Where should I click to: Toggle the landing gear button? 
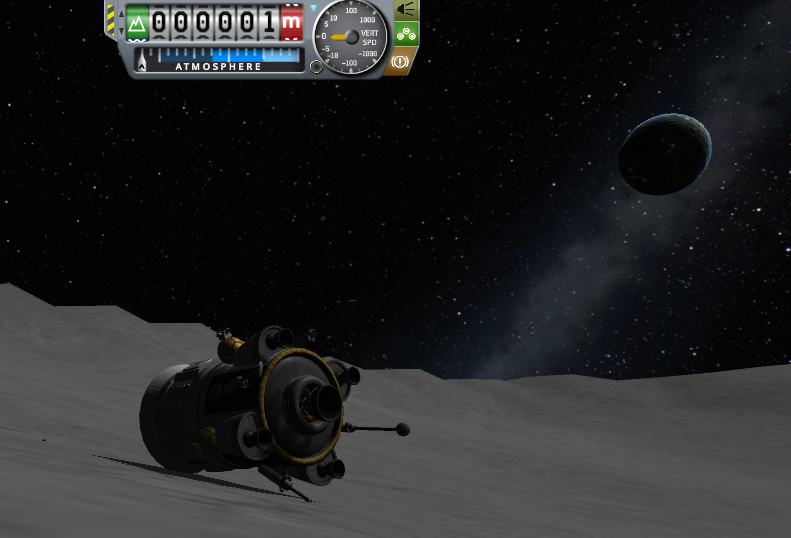[405, 34]
